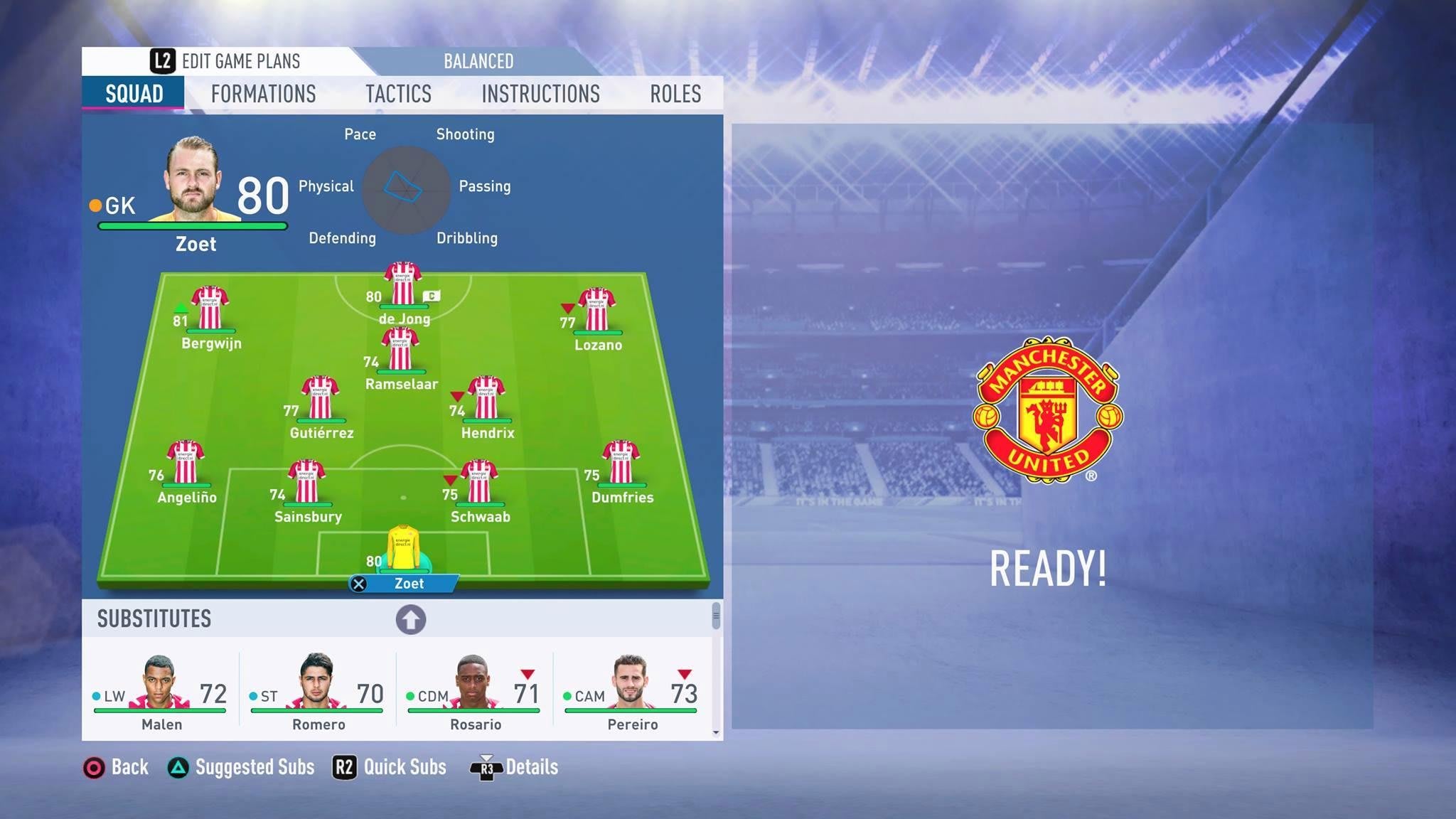Screen dimensions: 1456x819
Task: Go to the Roles tab
Action: pos(675,94)
